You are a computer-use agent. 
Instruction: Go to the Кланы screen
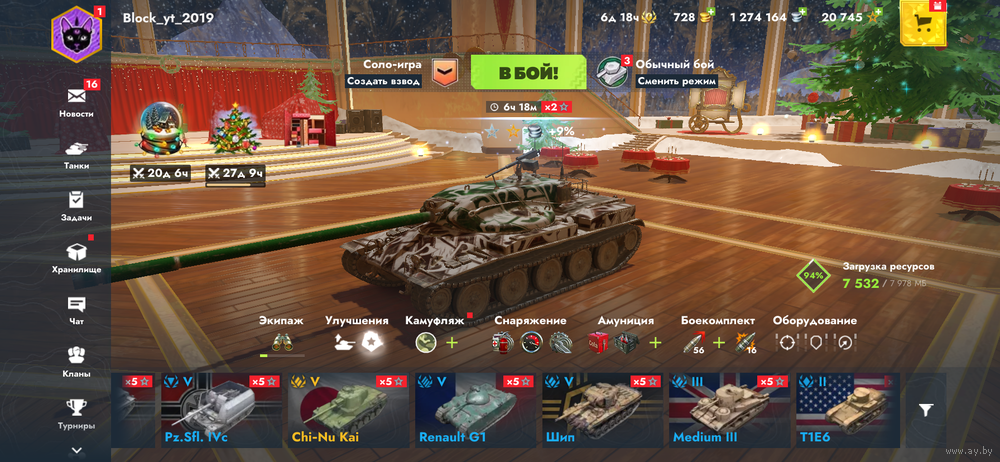point(77,362)
